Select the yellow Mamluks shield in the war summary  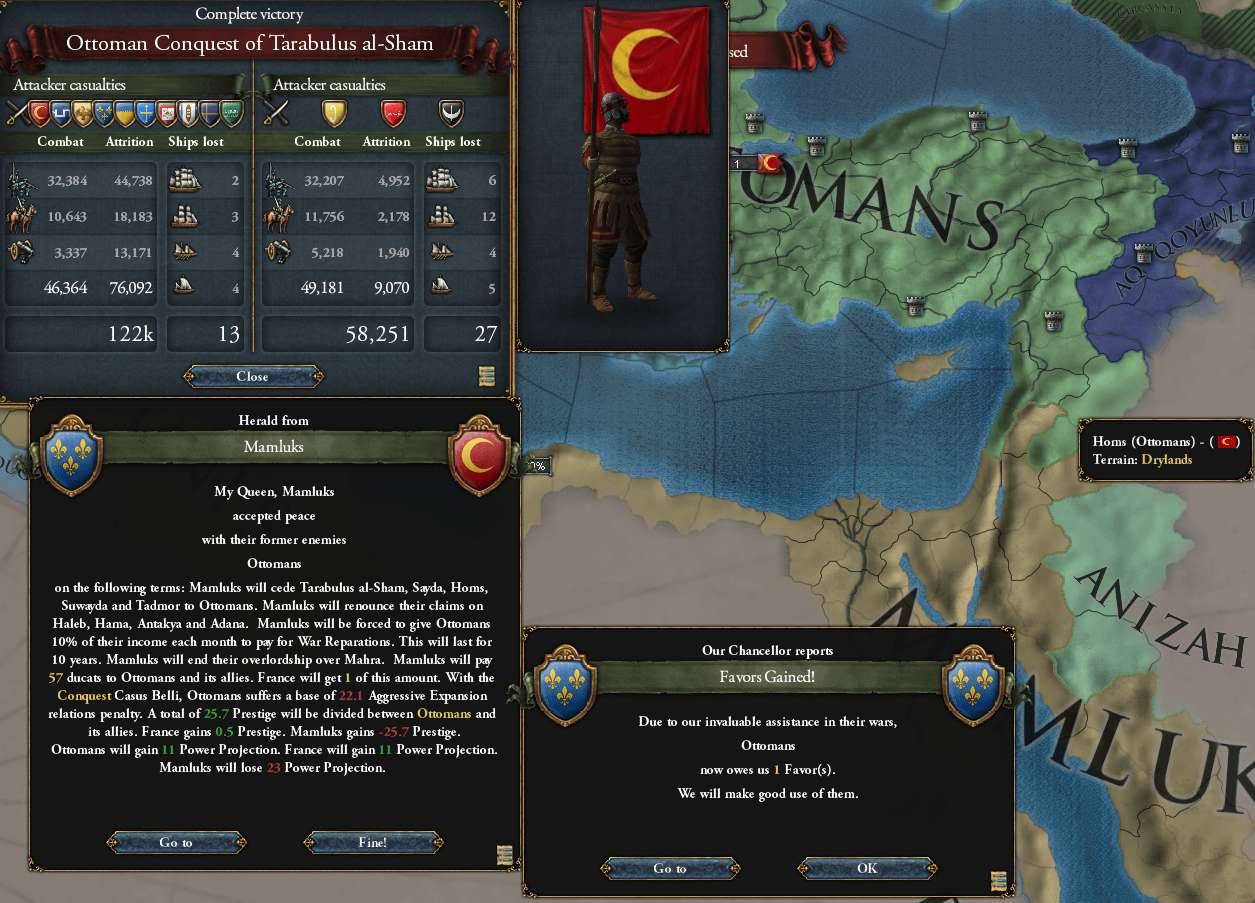333,113
